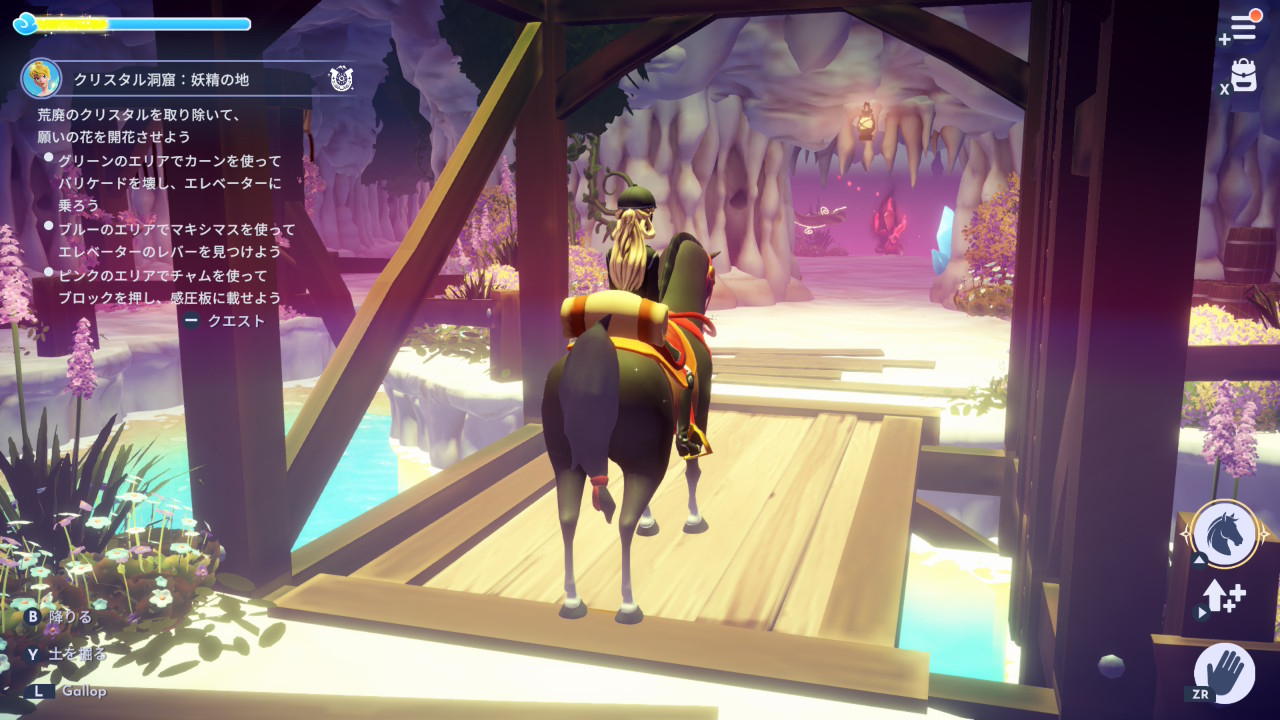Click the realm emblem beside quest title
1280x720 pixels.
[x=341, y=78]
